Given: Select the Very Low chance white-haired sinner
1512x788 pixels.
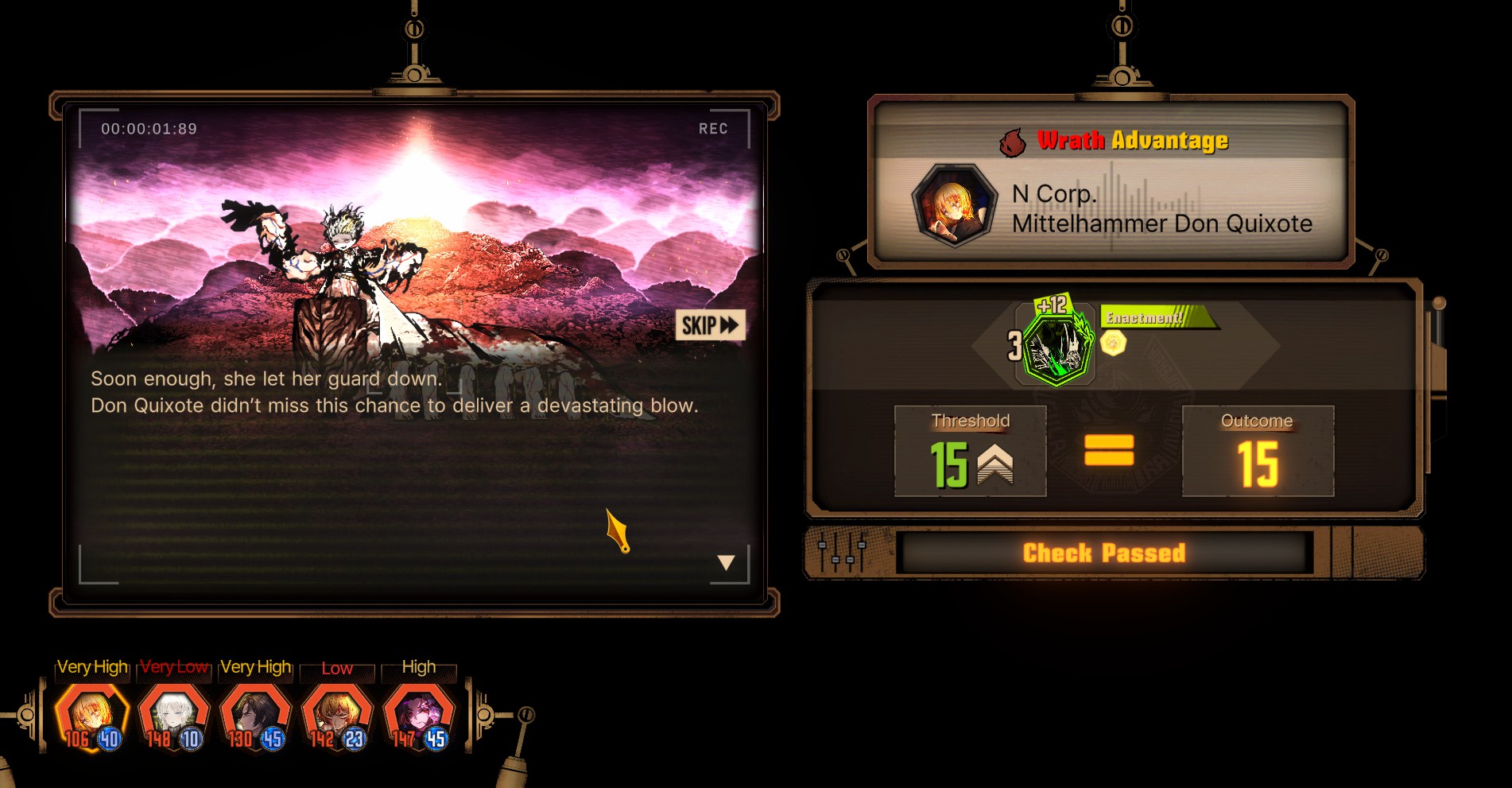Looking at the screenshot, I should [174, 714].
